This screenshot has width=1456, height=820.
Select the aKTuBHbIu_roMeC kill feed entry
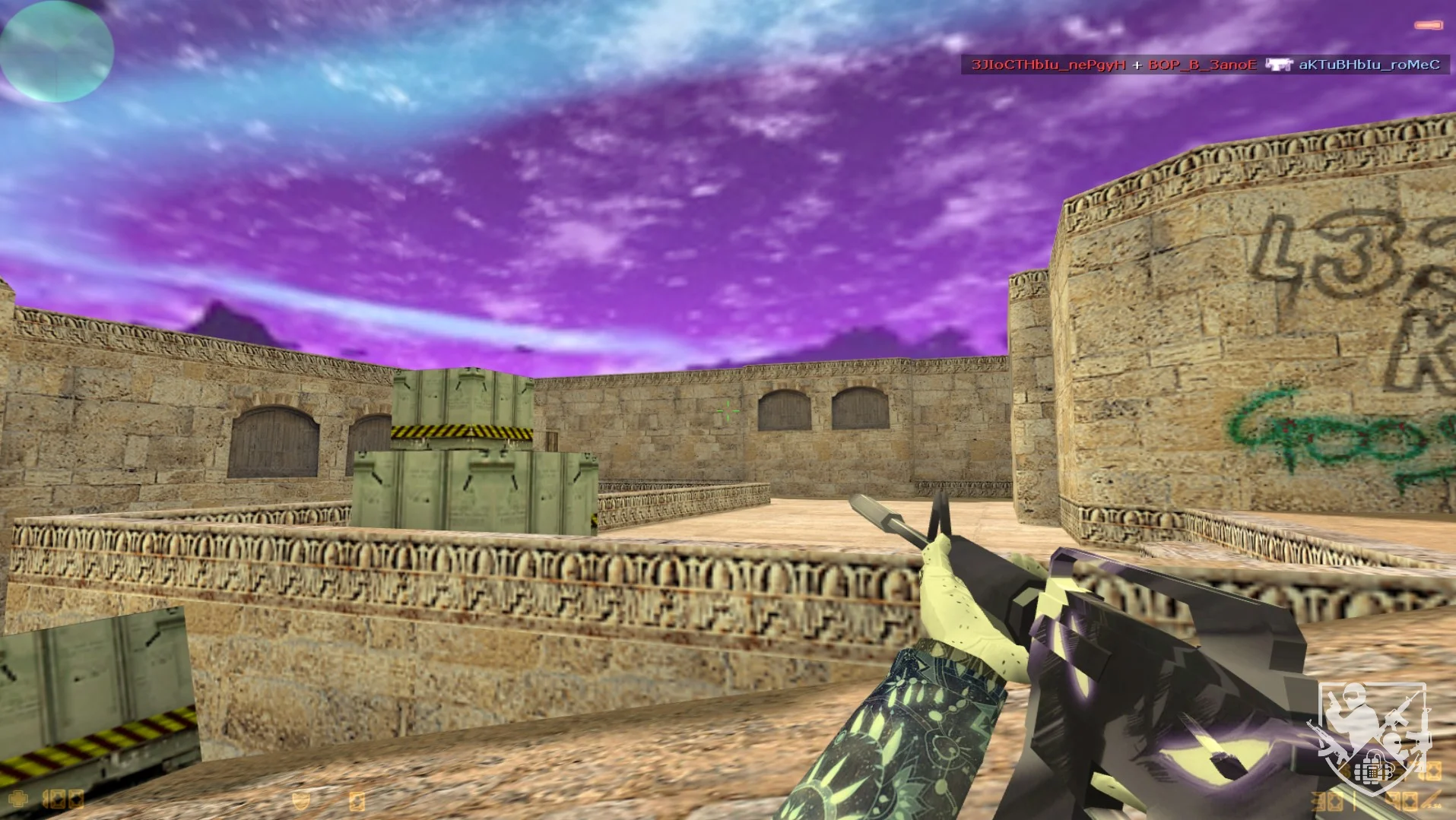point(1369,65)
